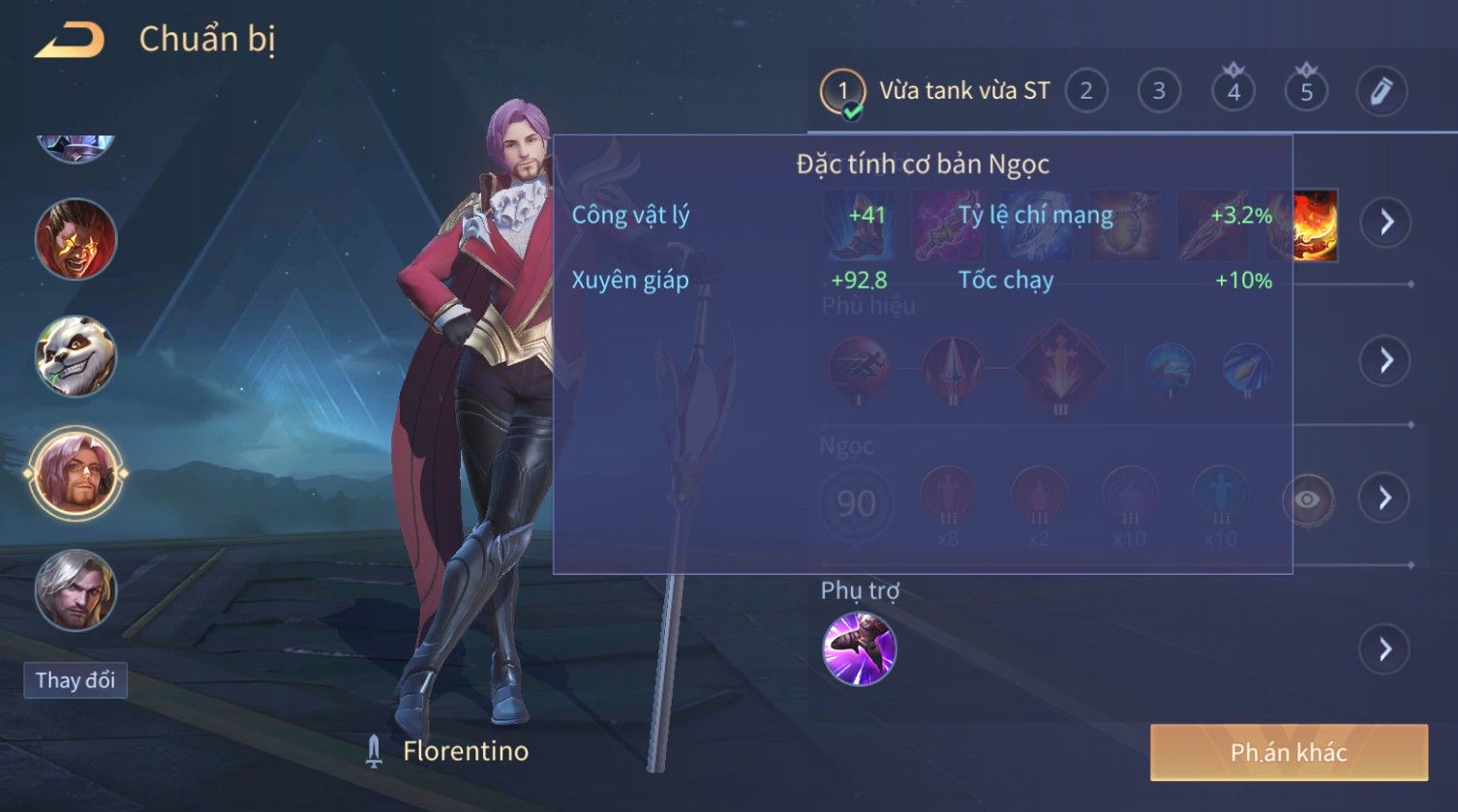Switch to loadout preset 3
This screenshot has height=812, width=1458.
pos(1159,92)
